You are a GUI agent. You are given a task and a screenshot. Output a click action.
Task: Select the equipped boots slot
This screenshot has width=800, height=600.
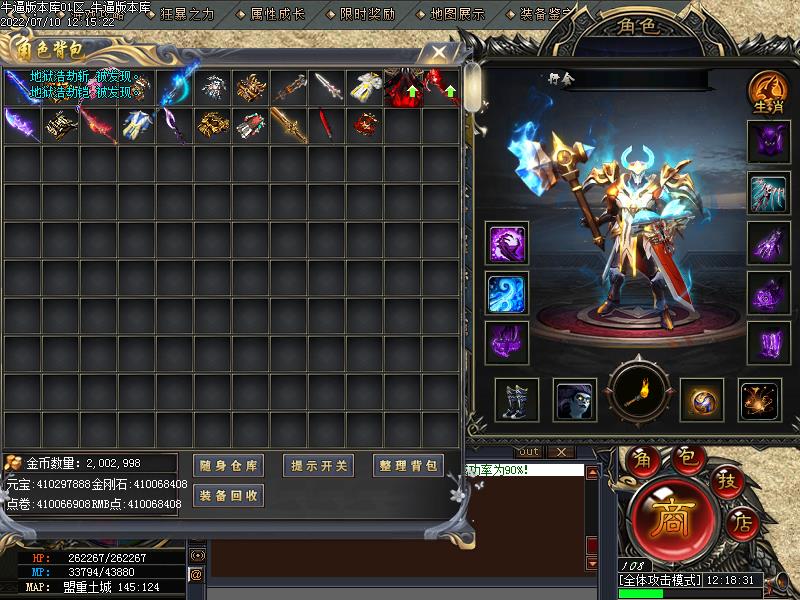point(517,400)
